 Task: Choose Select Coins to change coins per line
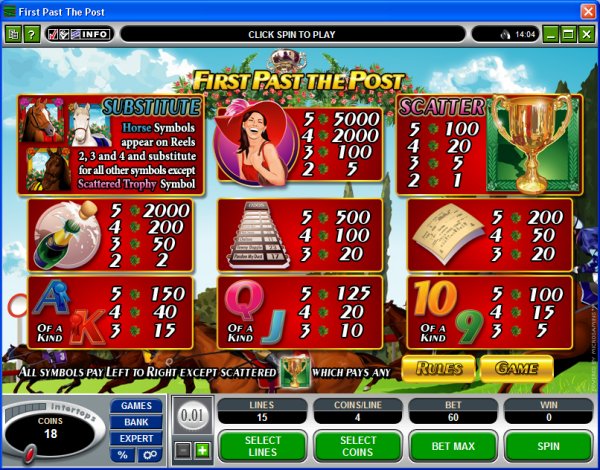click(x=356, y=445)
